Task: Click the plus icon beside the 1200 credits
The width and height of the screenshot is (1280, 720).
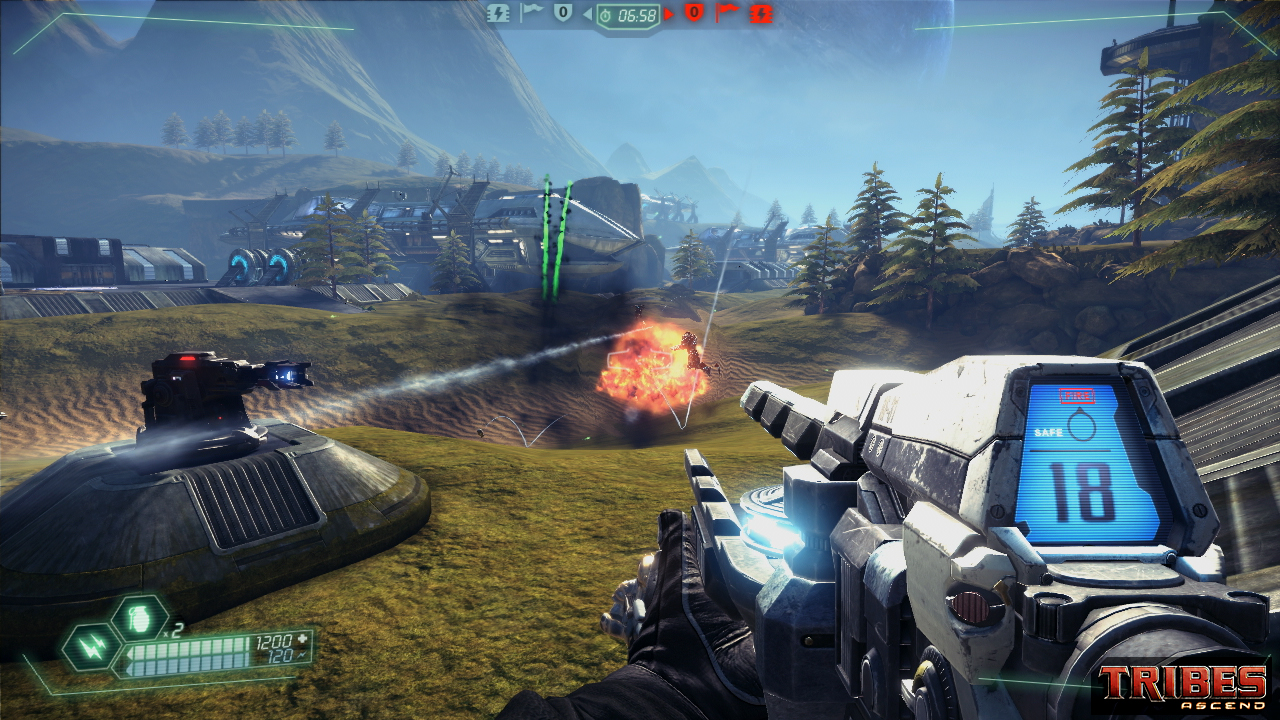Action: coord(301,637)
